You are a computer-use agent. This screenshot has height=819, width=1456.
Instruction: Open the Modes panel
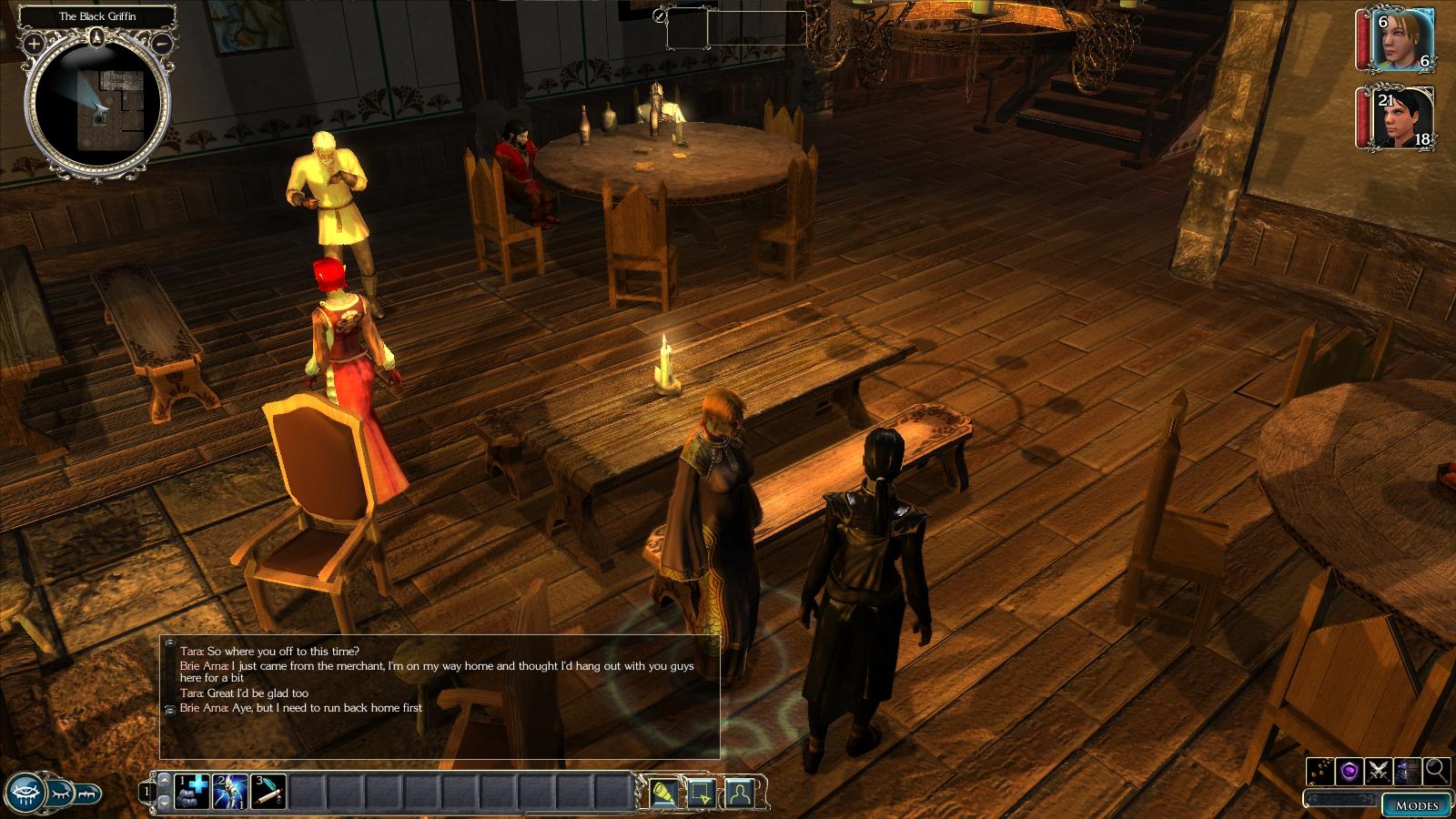(x=1416, y=804)
